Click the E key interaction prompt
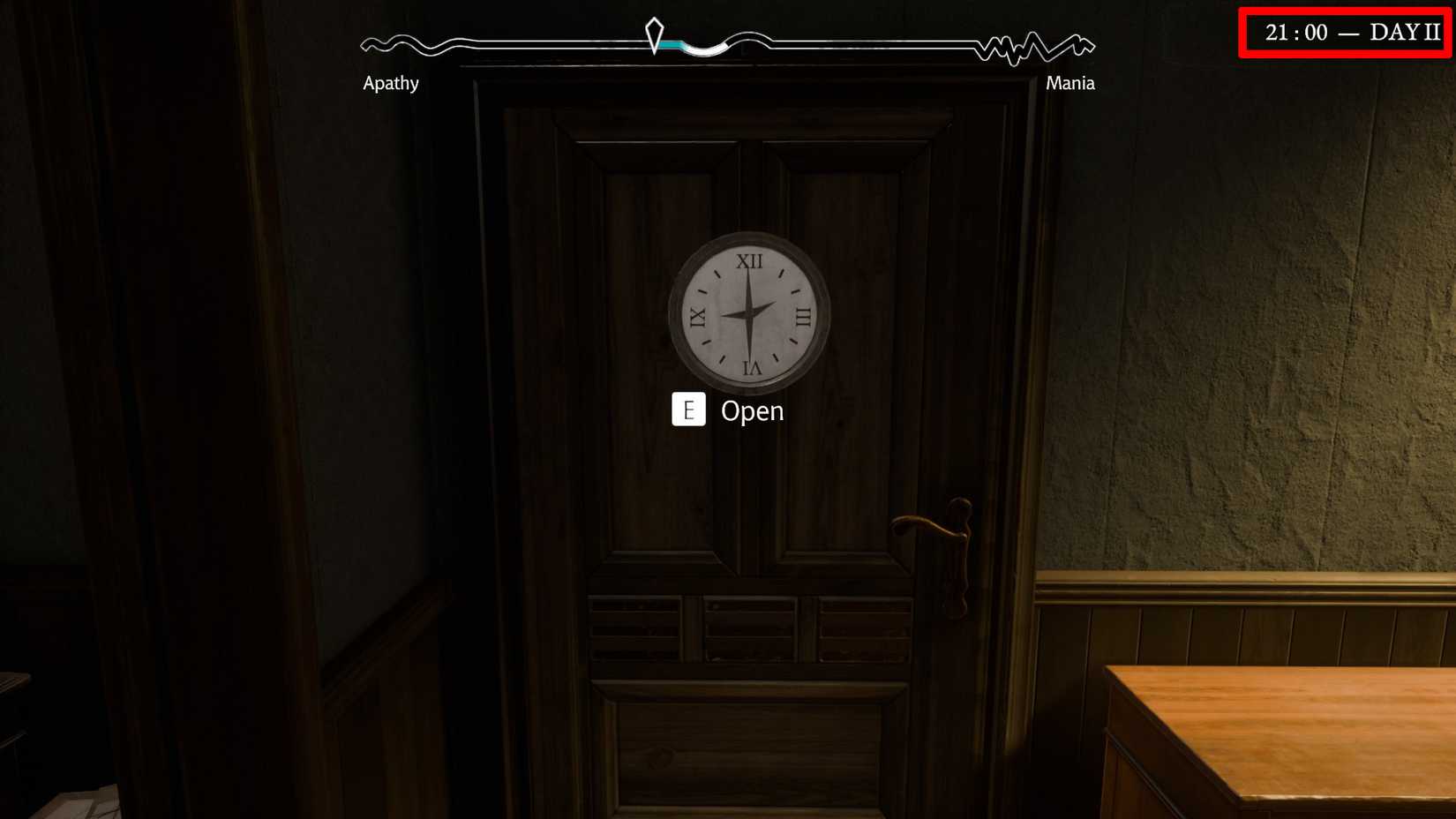Screen dimensions: 1456x819 [689, 409]
